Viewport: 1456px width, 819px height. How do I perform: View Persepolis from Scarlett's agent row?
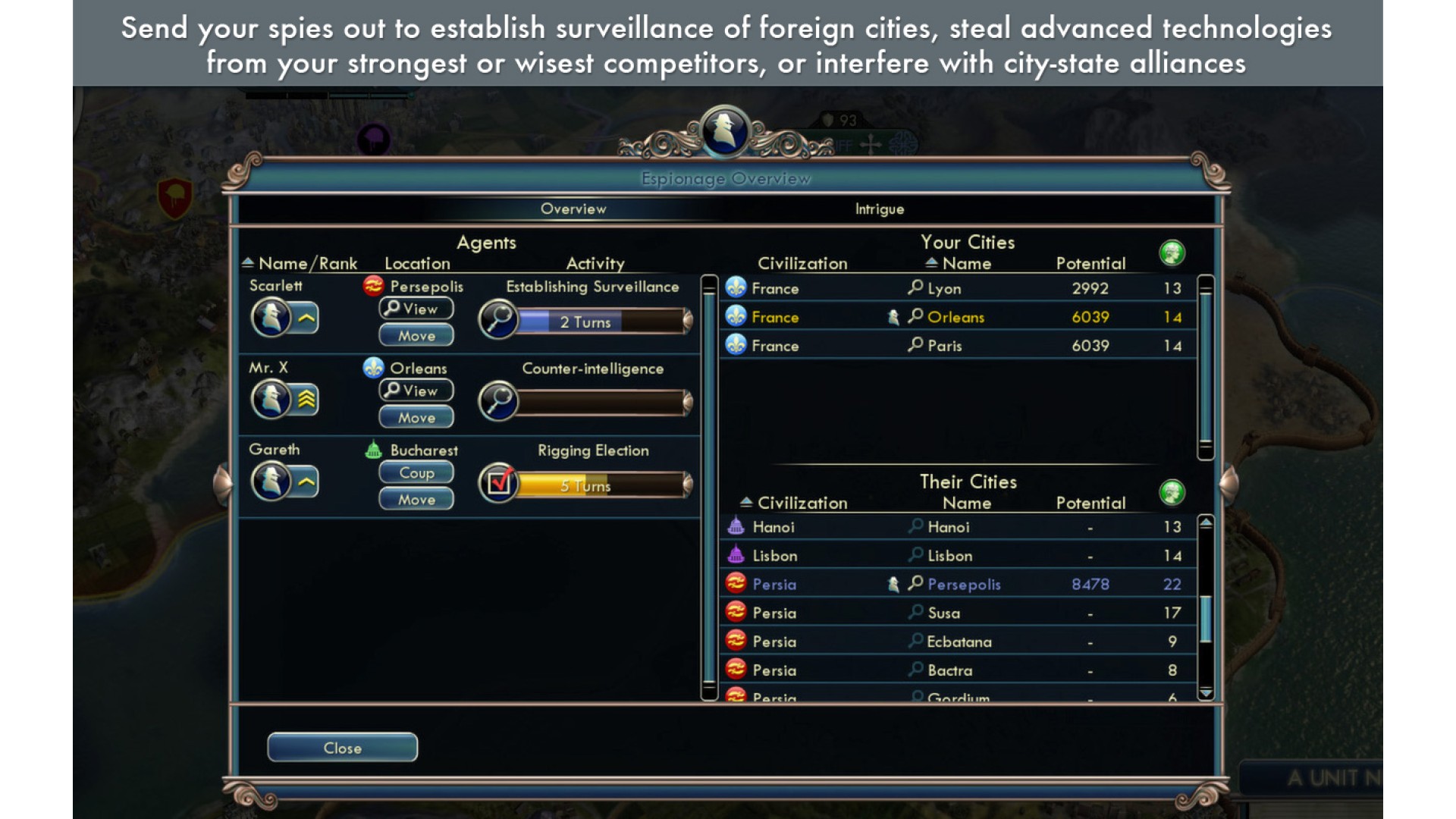coord(416,309)
